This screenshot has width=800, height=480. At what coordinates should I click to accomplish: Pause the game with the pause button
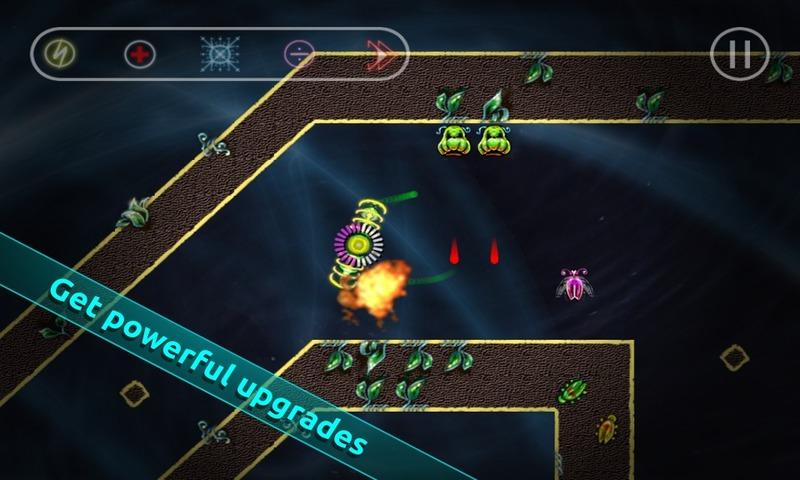pos(739,52)
